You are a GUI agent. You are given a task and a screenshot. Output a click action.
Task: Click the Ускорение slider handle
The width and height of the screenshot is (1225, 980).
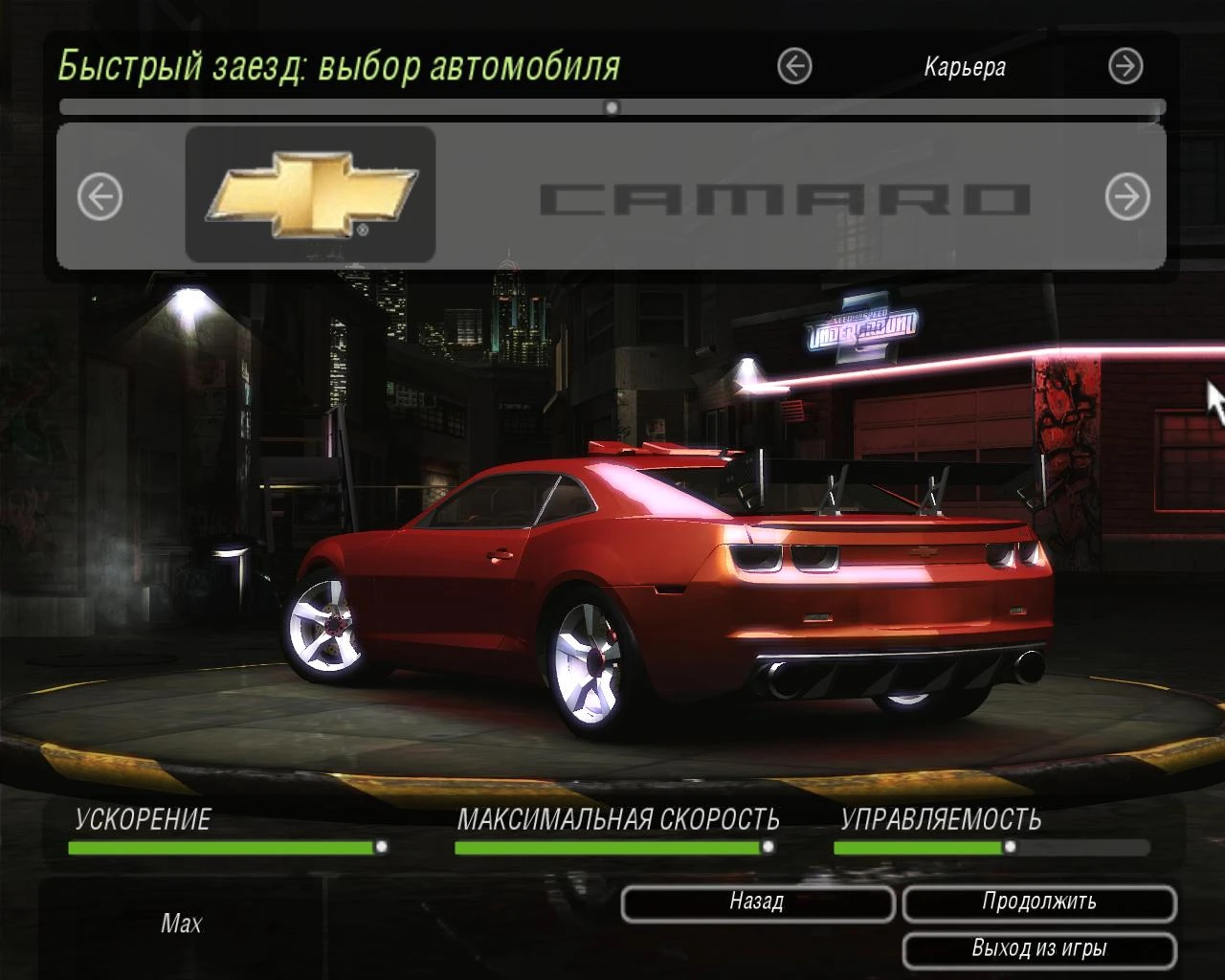pyautogui.click(x=384, y=845)
